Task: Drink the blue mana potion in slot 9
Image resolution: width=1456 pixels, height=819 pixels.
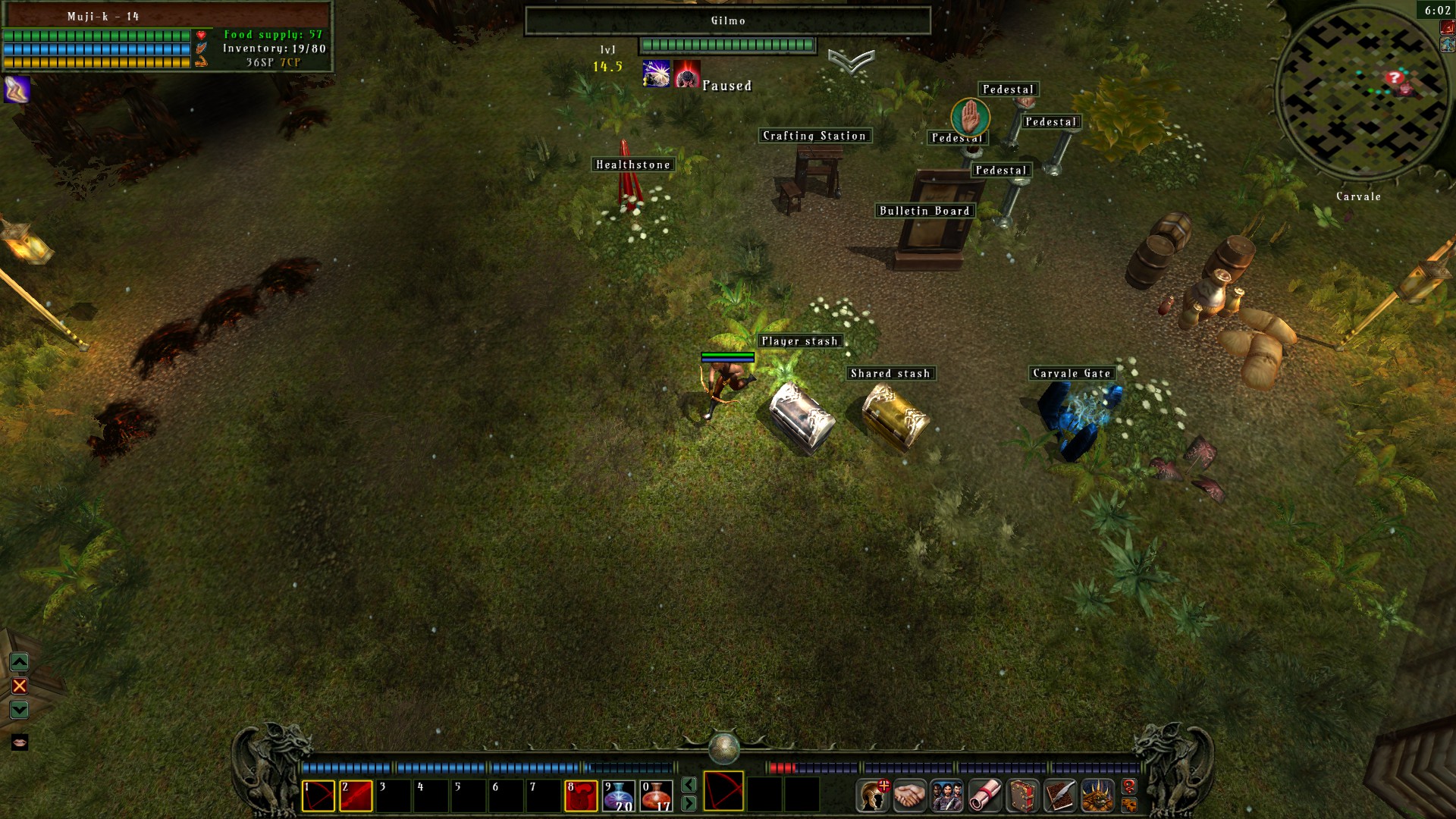Action: pyautogui.click(x=619, y=796)
